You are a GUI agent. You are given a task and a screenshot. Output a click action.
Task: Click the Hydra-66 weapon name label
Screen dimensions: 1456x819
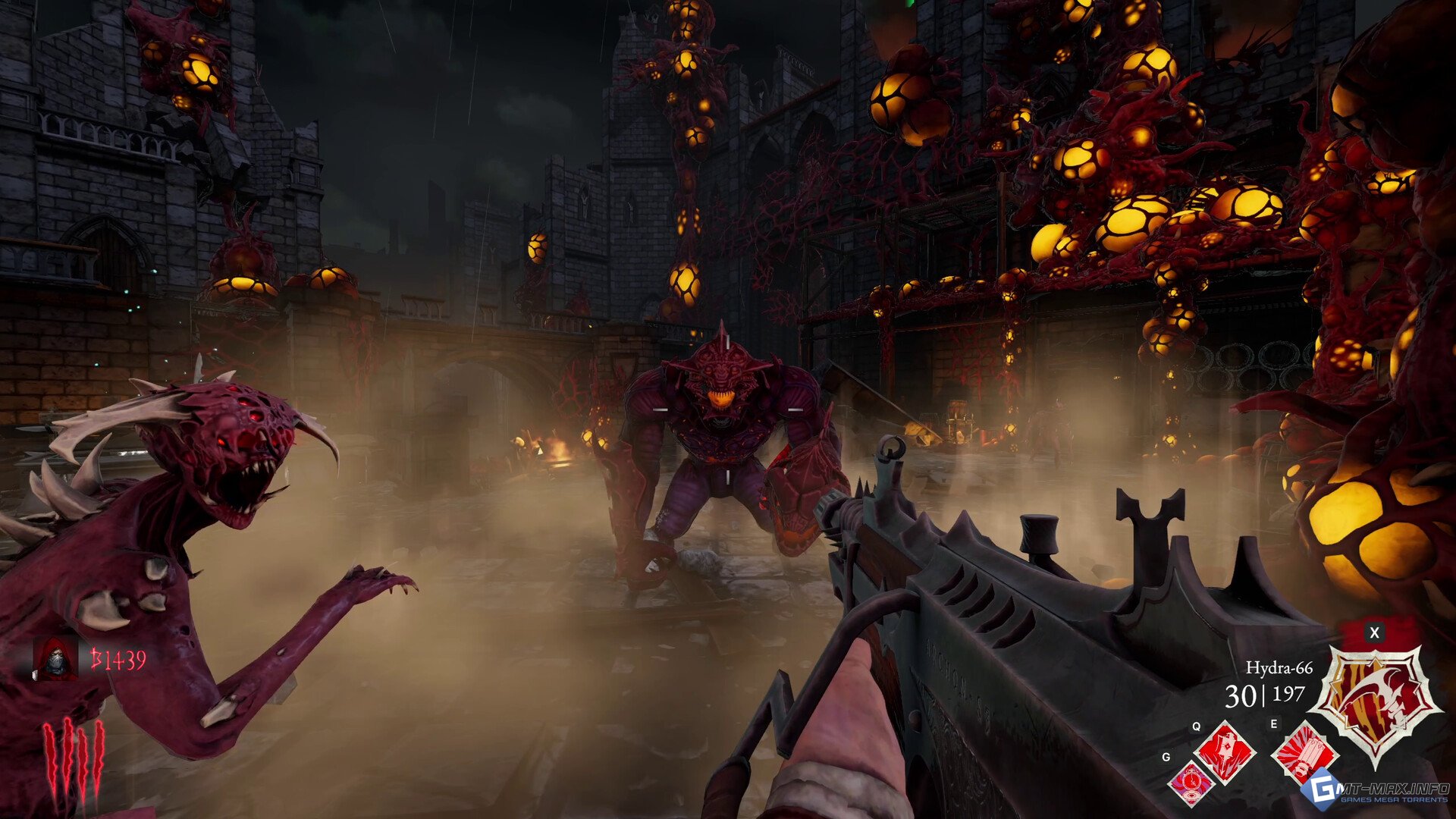click(1279, 668)
